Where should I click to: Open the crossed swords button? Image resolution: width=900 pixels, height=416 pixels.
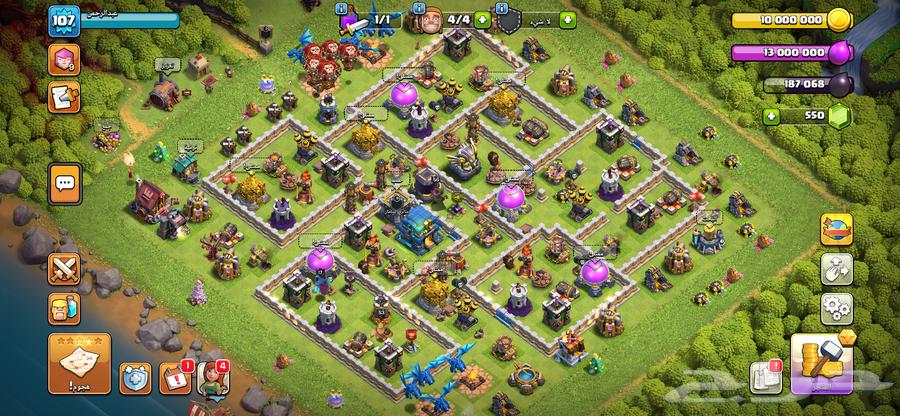coord(63,268)
